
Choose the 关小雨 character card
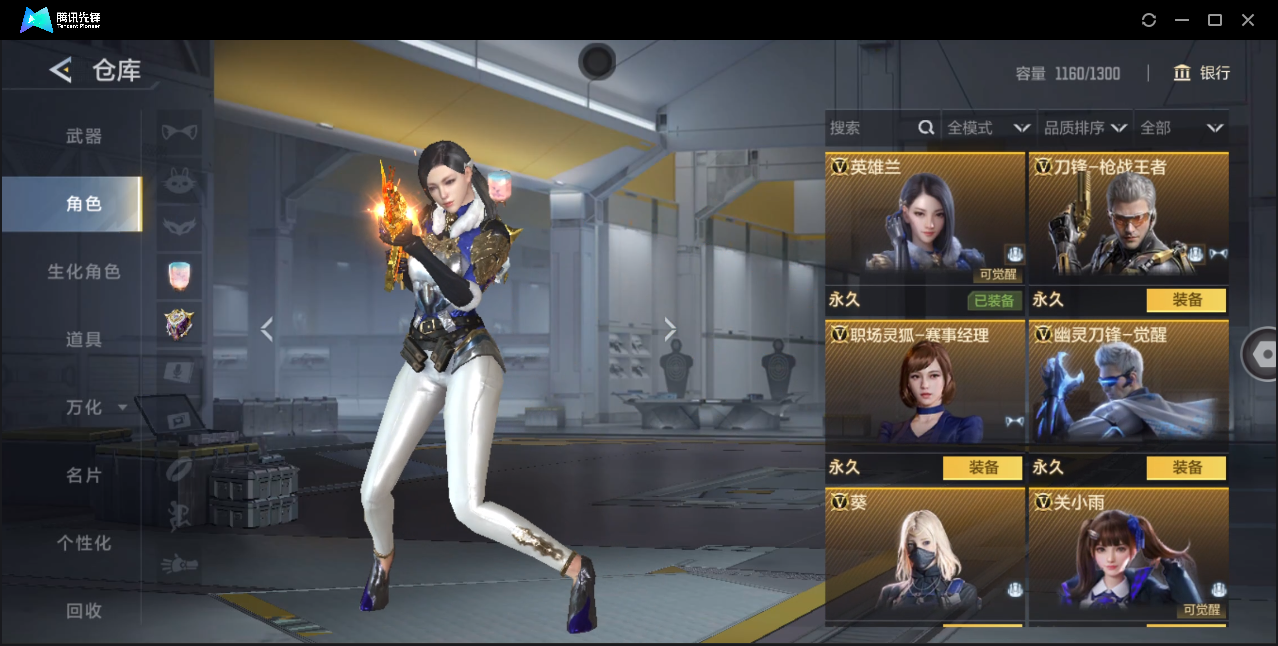pyautogui.click(x=1128, y=555)
